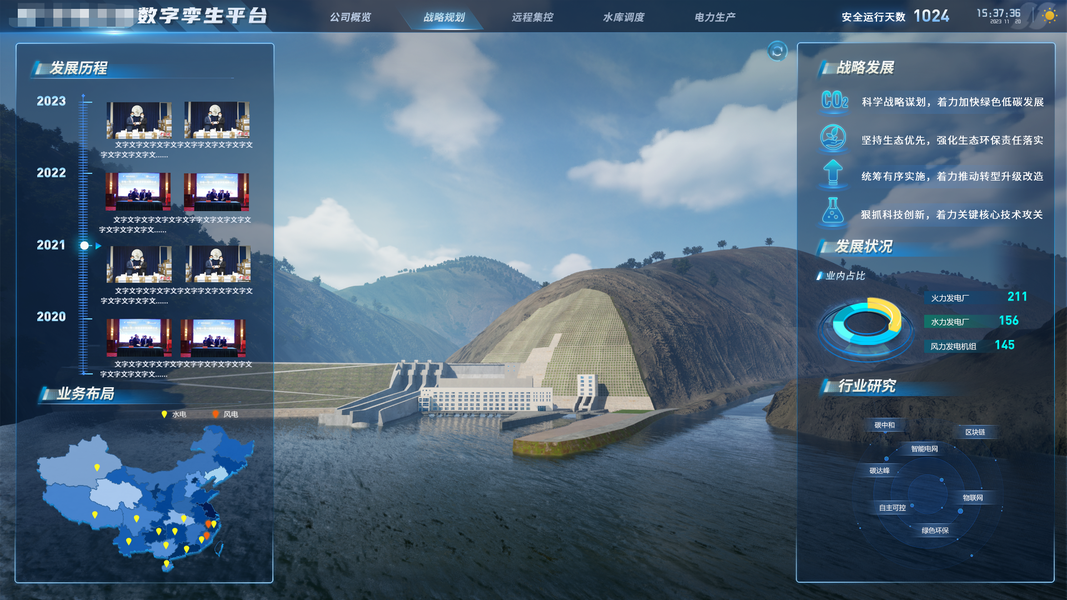
Task: Select year 2020 on the timeline
Action: coord(51,317)
